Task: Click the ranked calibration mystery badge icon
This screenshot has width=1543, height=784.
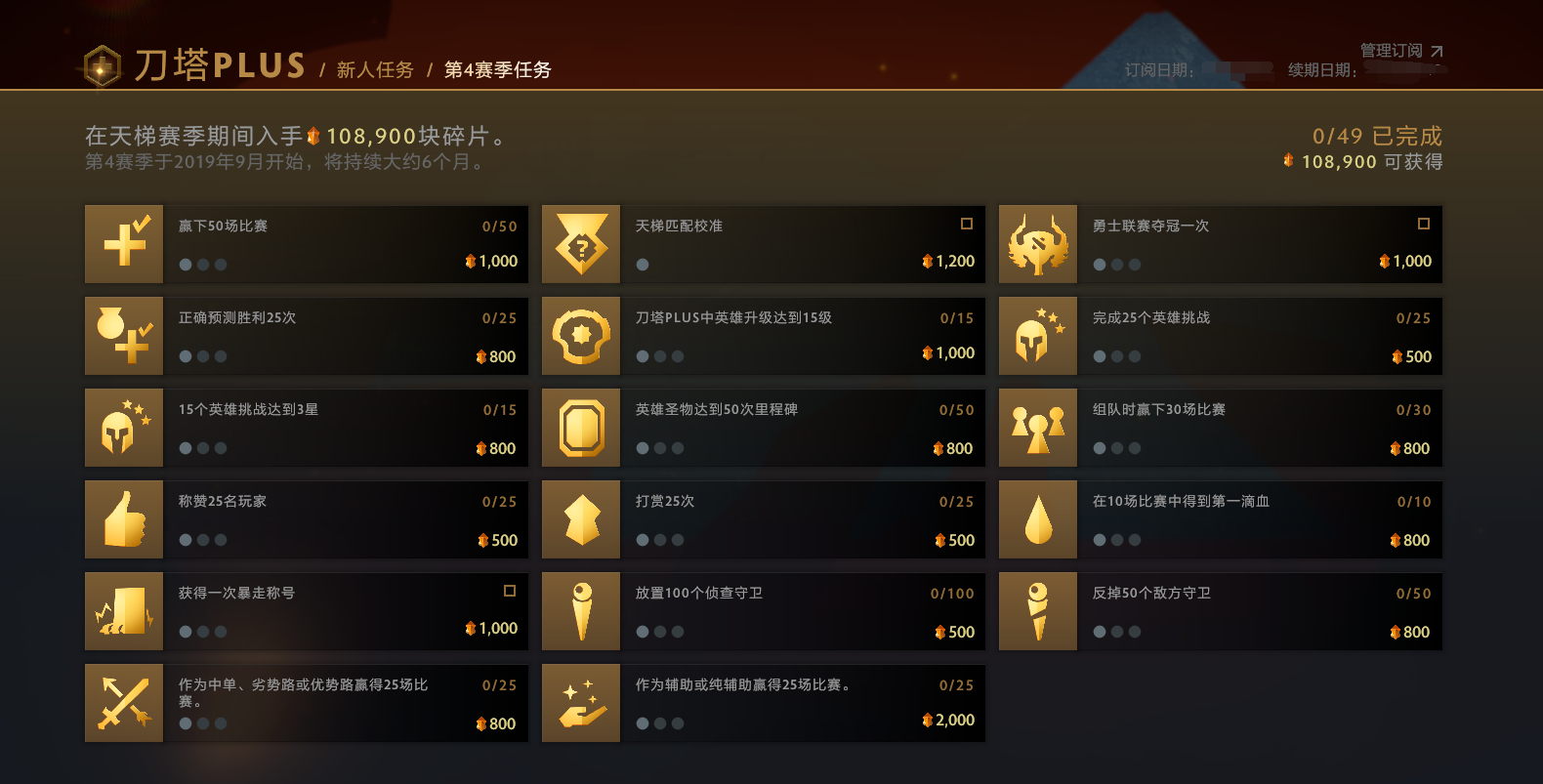Action: (581, 244)
